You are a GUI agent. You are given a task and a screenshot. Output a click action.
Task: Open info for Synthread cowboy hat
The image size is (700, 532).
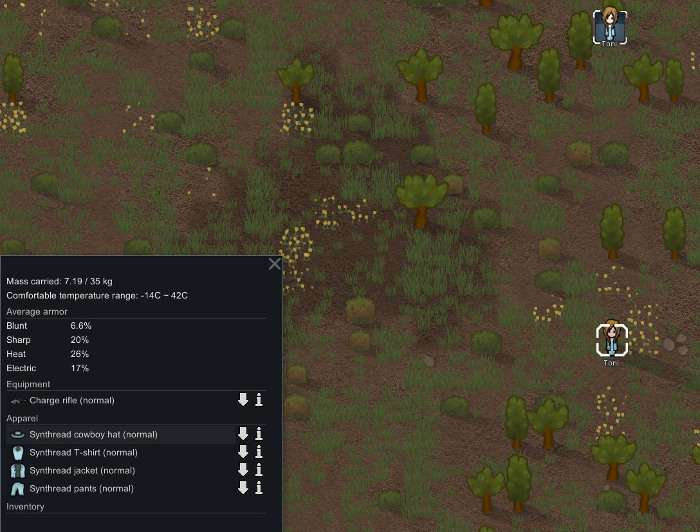pos(259,434)
